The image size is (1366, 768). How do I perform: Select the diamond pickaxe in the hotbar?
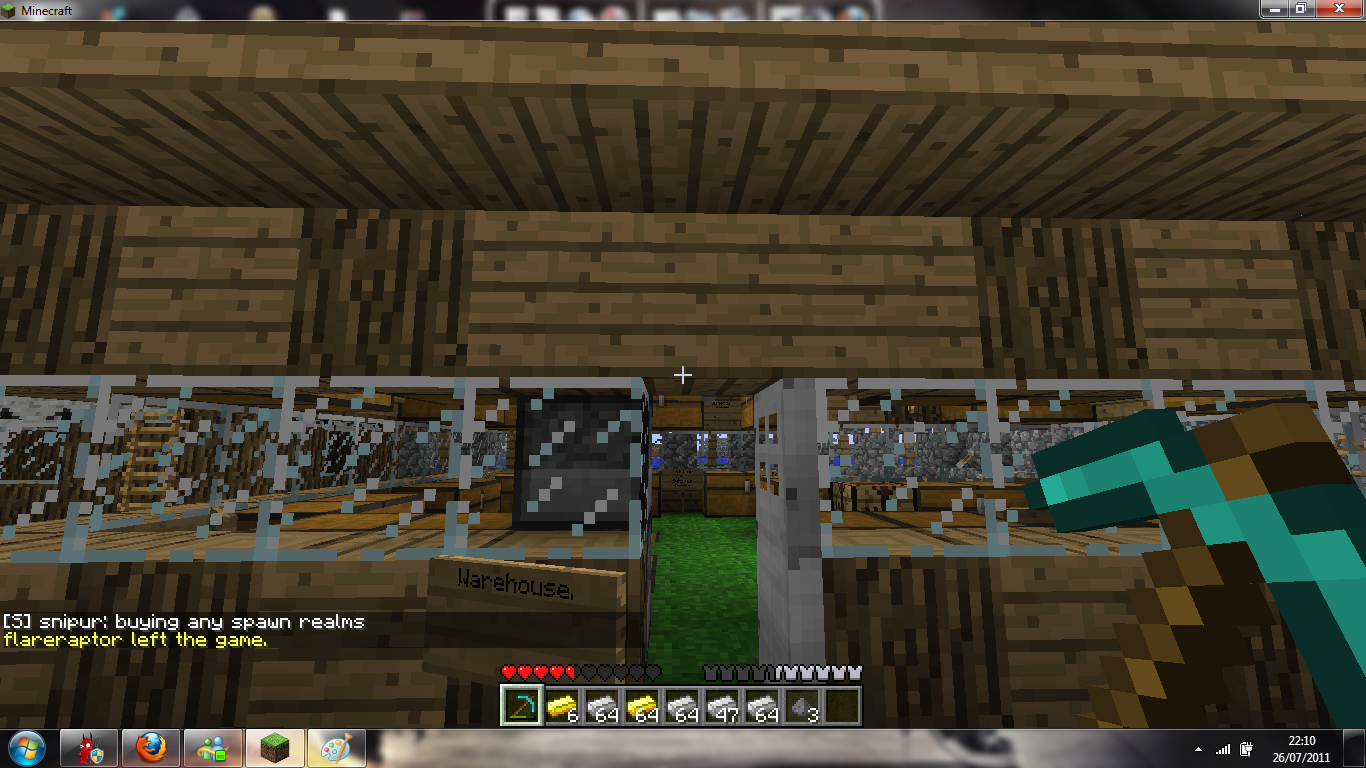coord(520,707)
